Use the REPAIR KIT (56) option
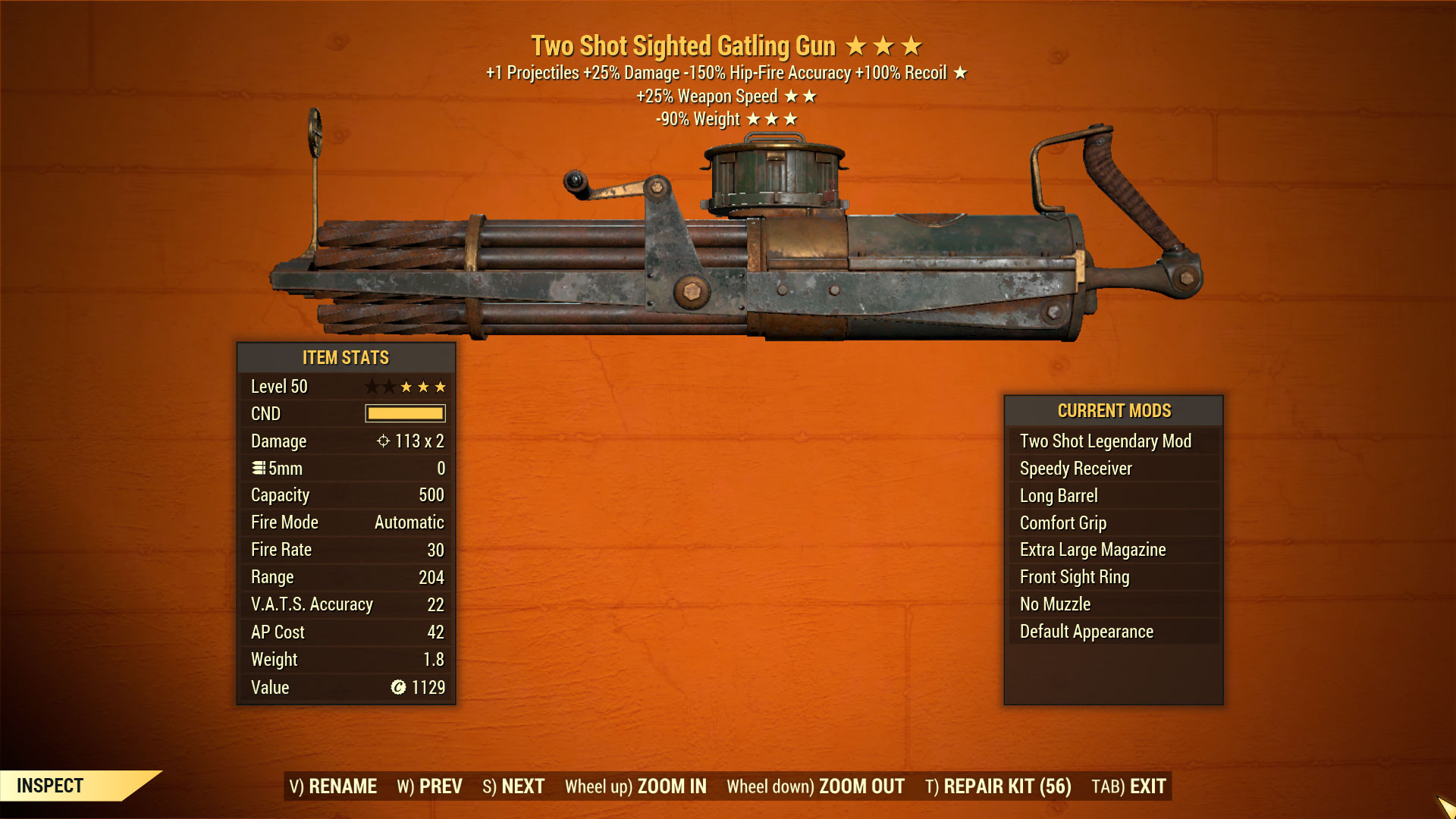The width and height of the screenshot is (1456, 819). (x=998, y=786)
